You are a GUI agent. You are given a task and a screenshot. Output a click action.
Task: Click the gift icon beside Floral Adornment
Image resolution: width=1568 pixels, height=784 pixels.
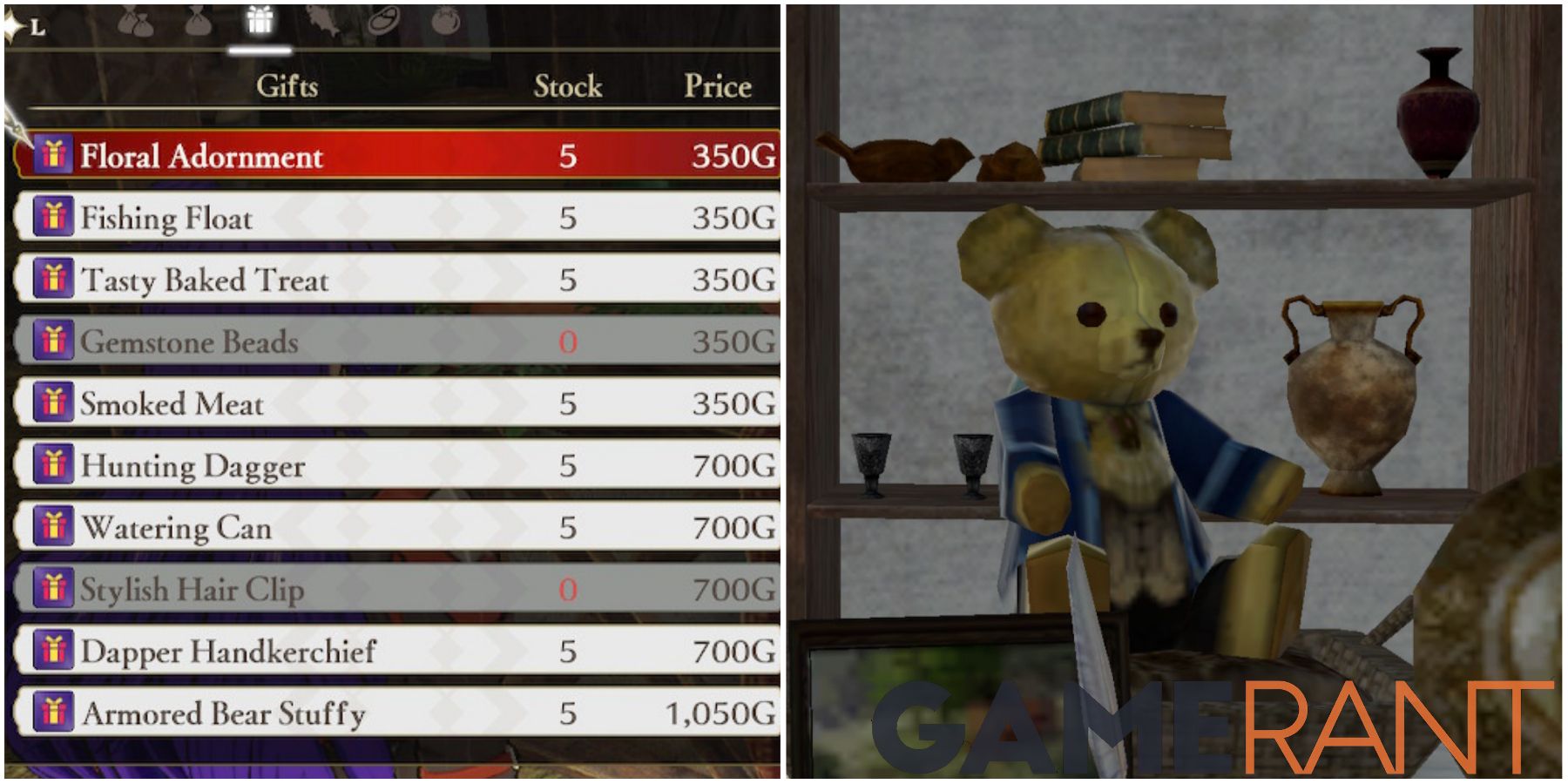click(57, 157)
